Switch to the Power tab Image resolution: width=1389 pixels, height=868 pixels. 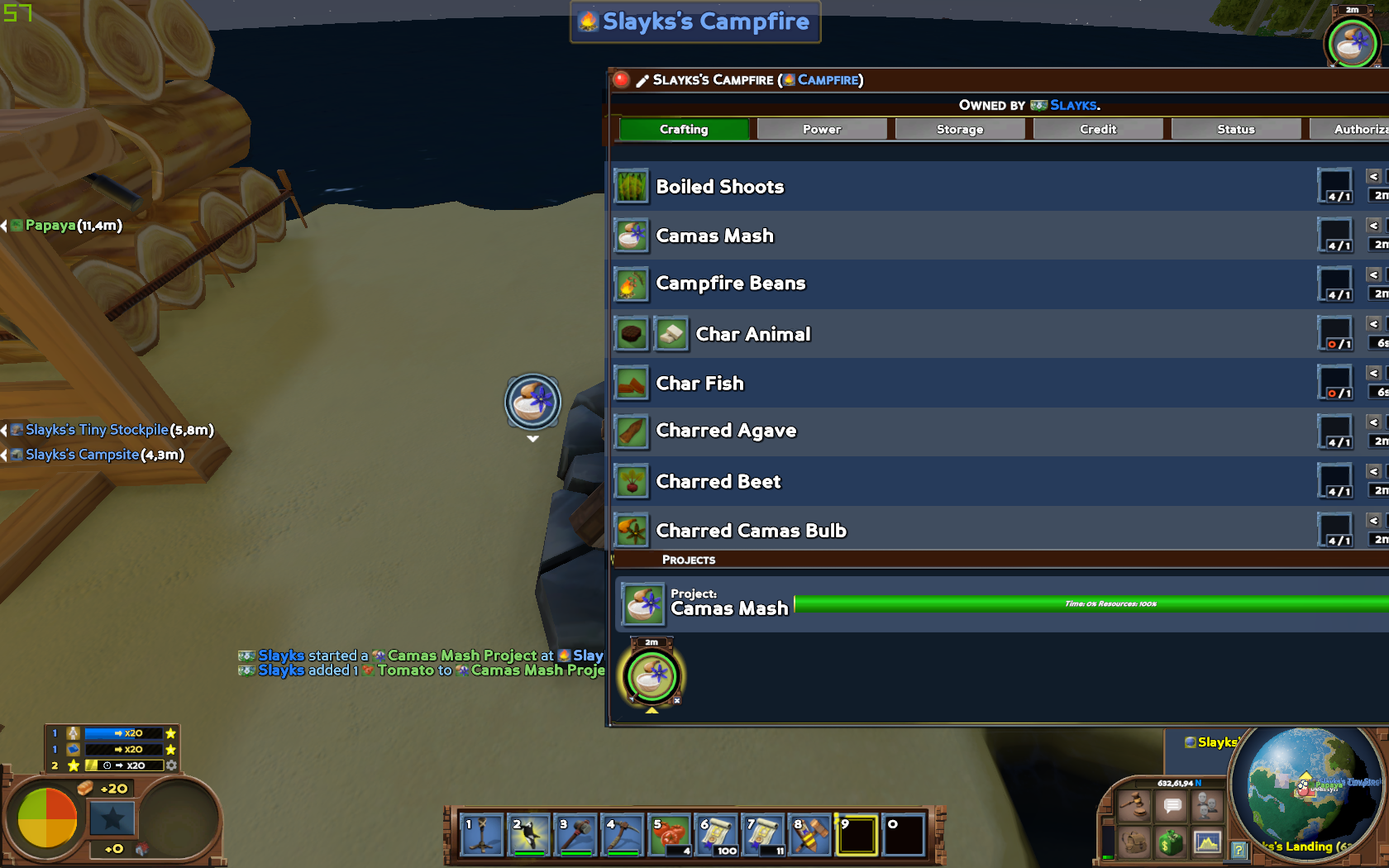(x=822, y=129)
